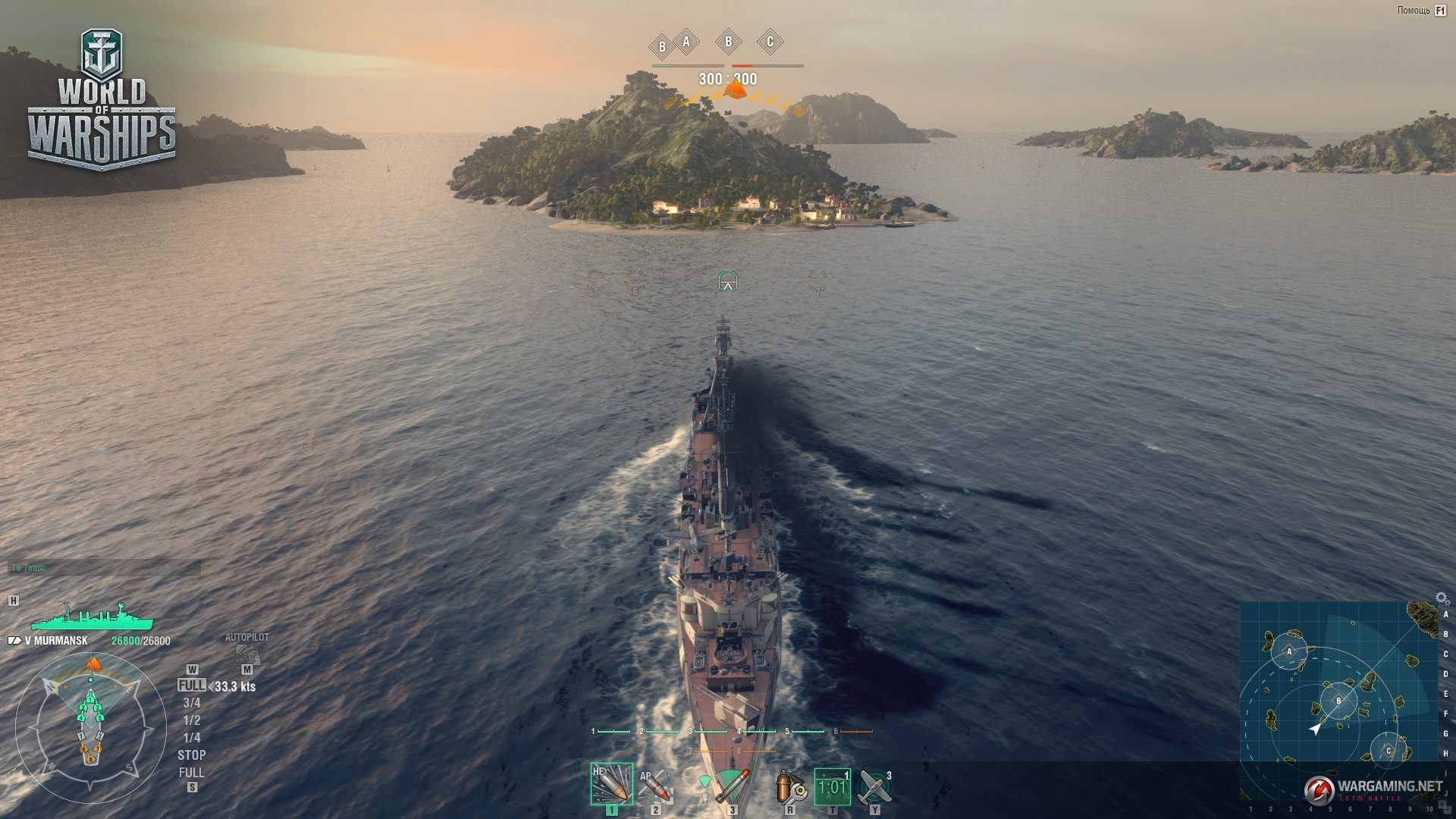Click the C capture marker at top
The height and width of the screenshot is (819, 1456).
pyautogui.click(x=770, y=42)
